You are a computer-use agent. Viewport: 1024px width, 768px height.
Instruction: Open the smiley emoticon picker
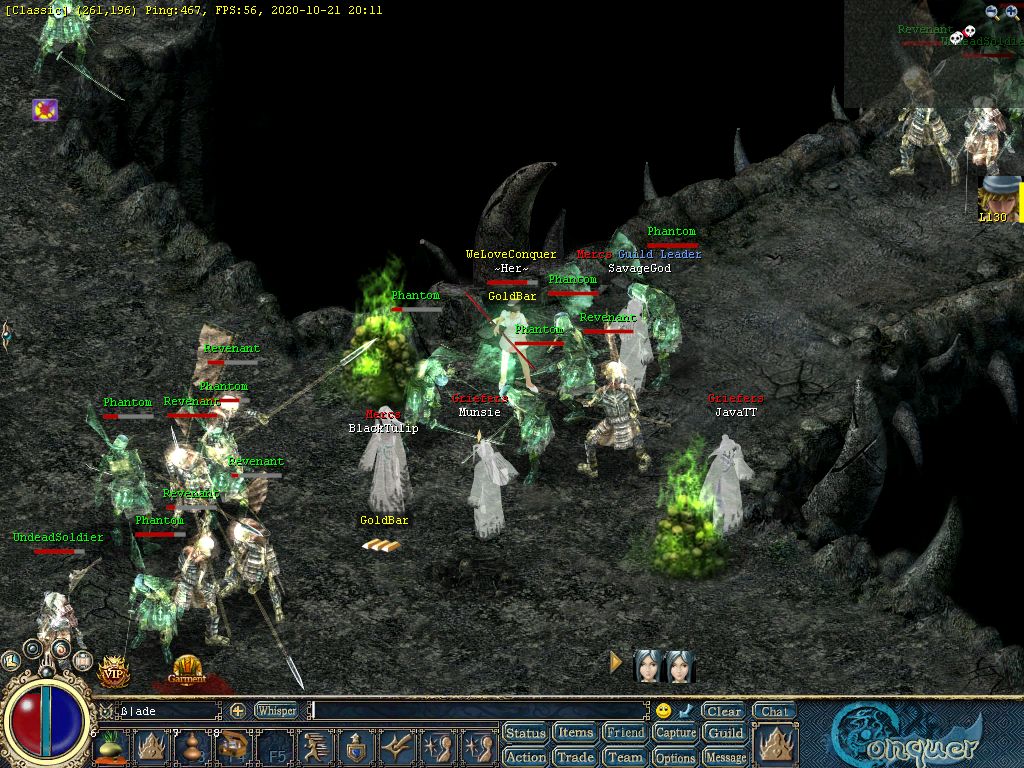tap(663, 711)
